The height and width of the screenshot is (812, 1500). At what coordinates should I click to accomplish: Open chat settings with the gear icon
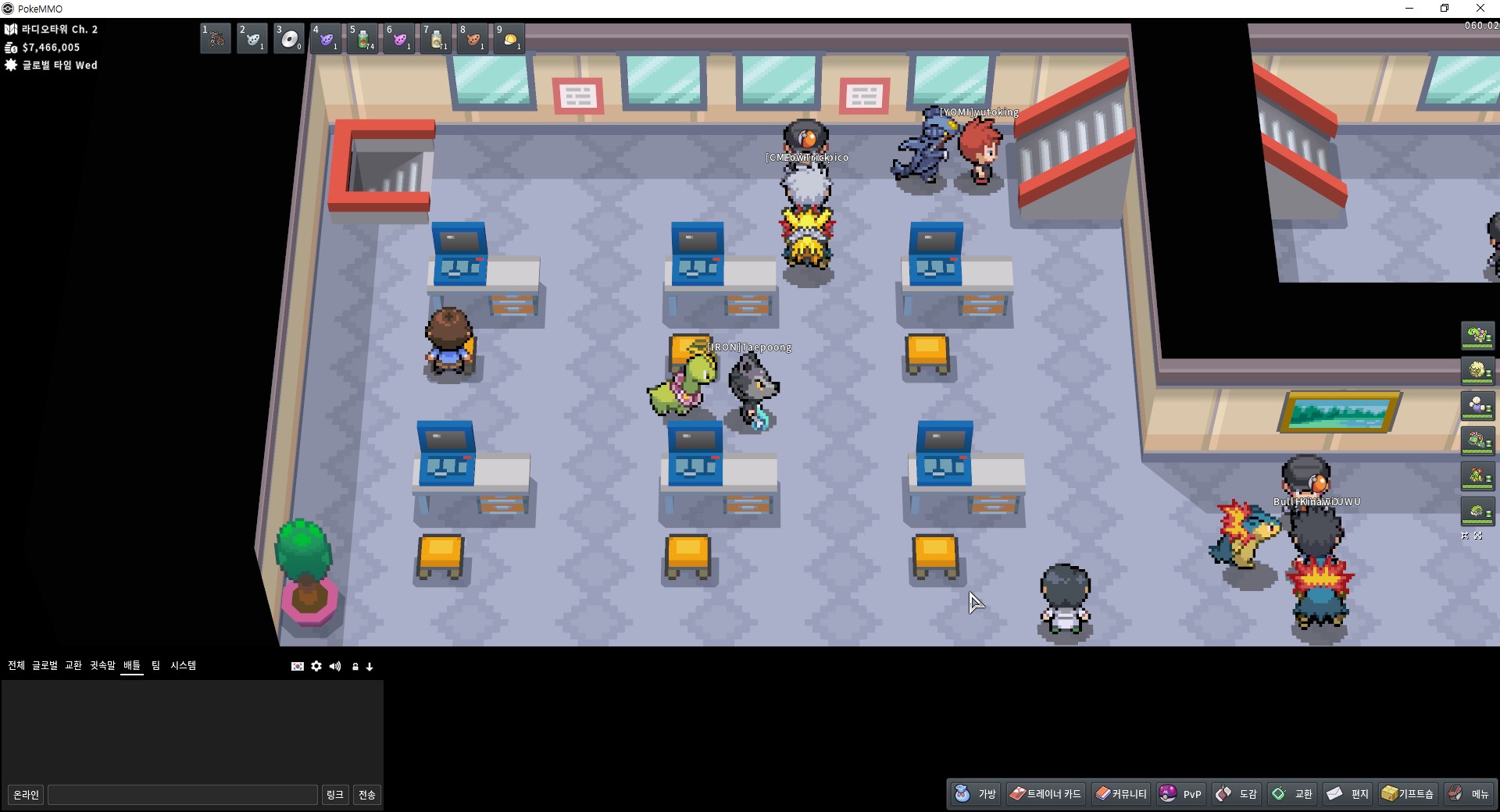(x=316, y=666)
